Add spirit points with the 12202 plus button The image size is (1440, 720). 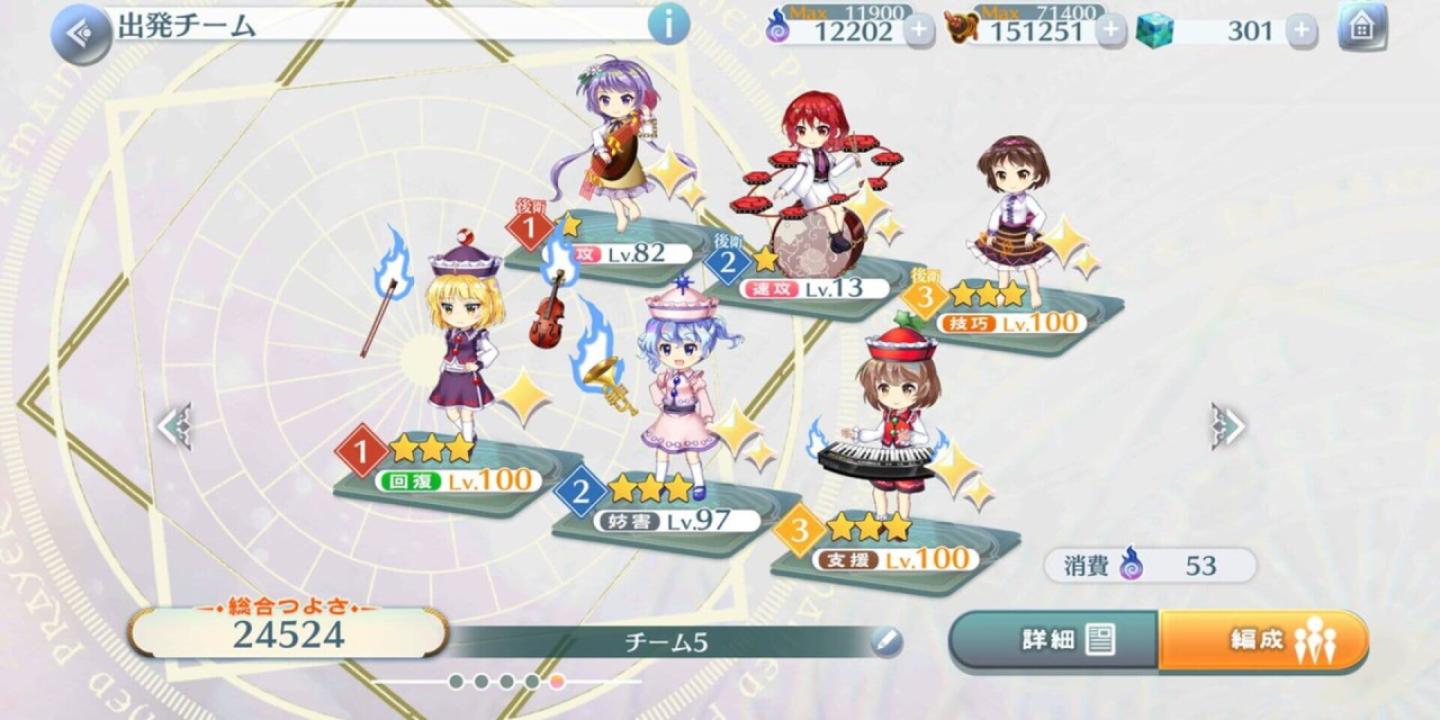[x=919, y=31]
